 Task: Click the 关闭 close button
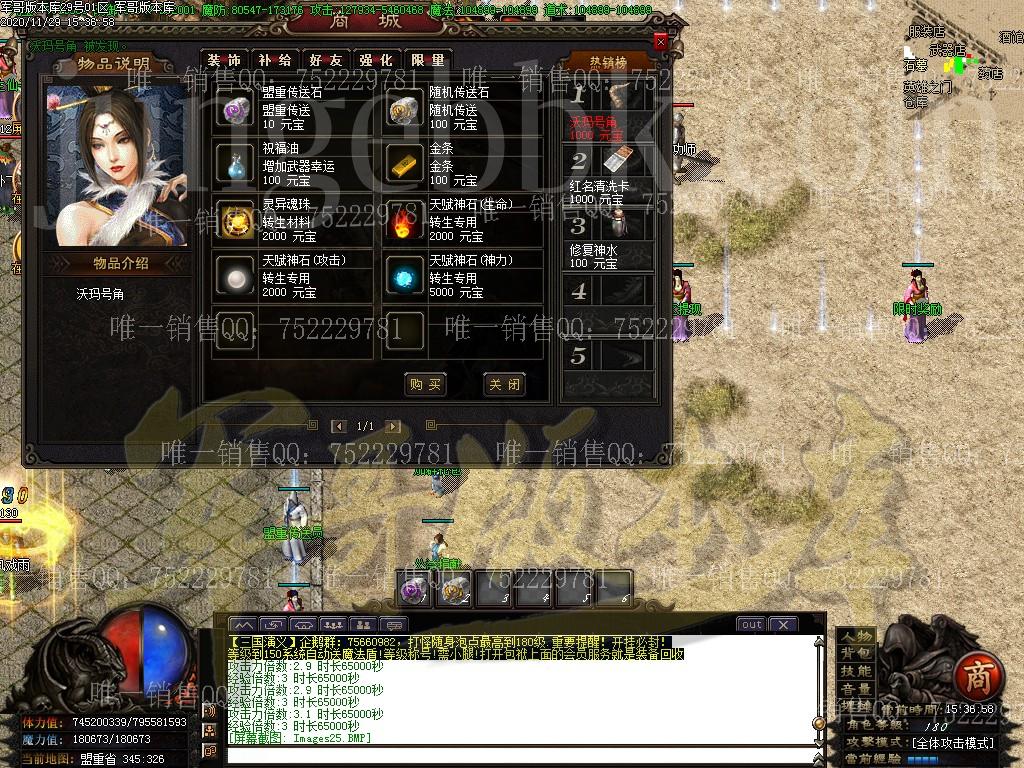click(x=502, y=384)
